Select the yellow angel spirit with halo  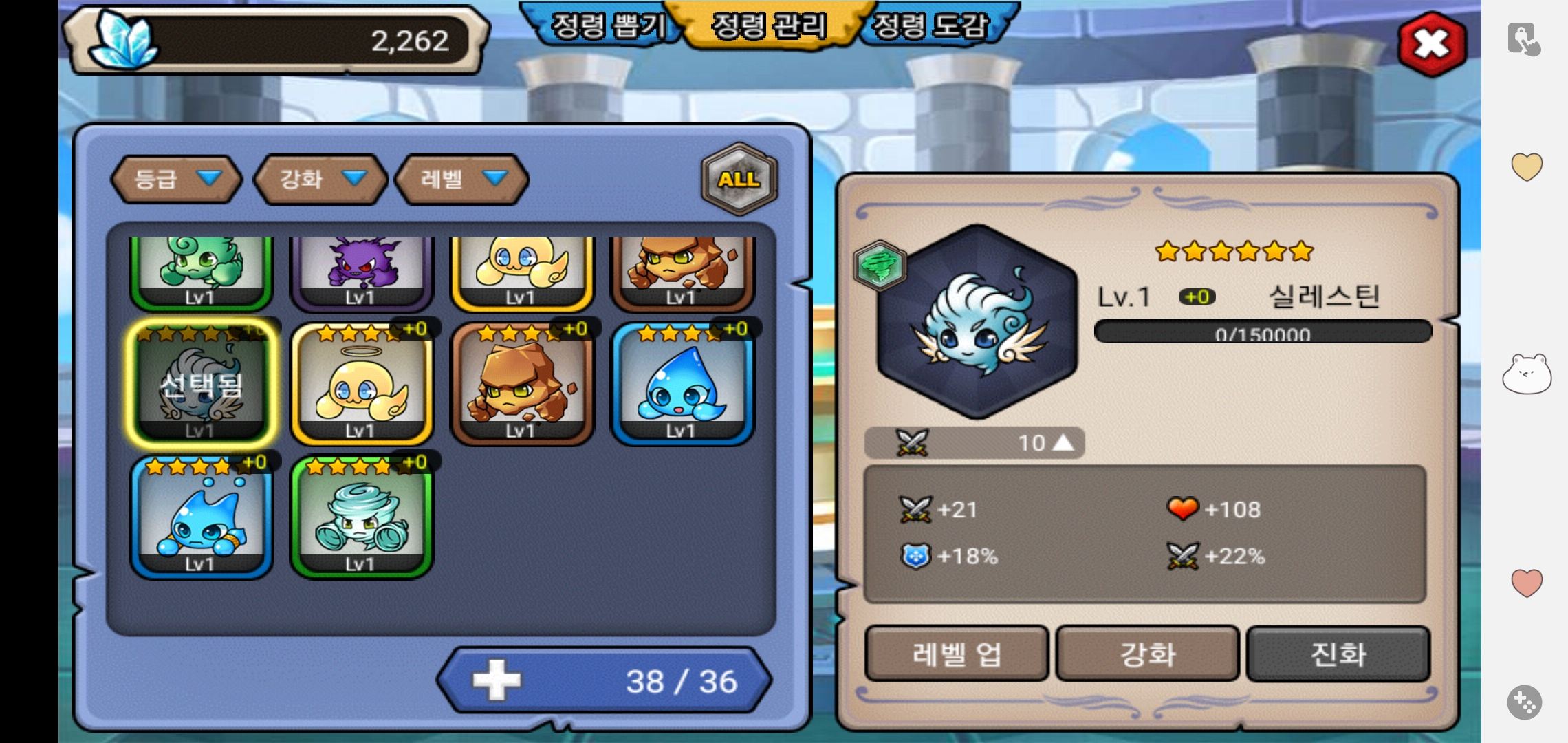coord(362,384)
